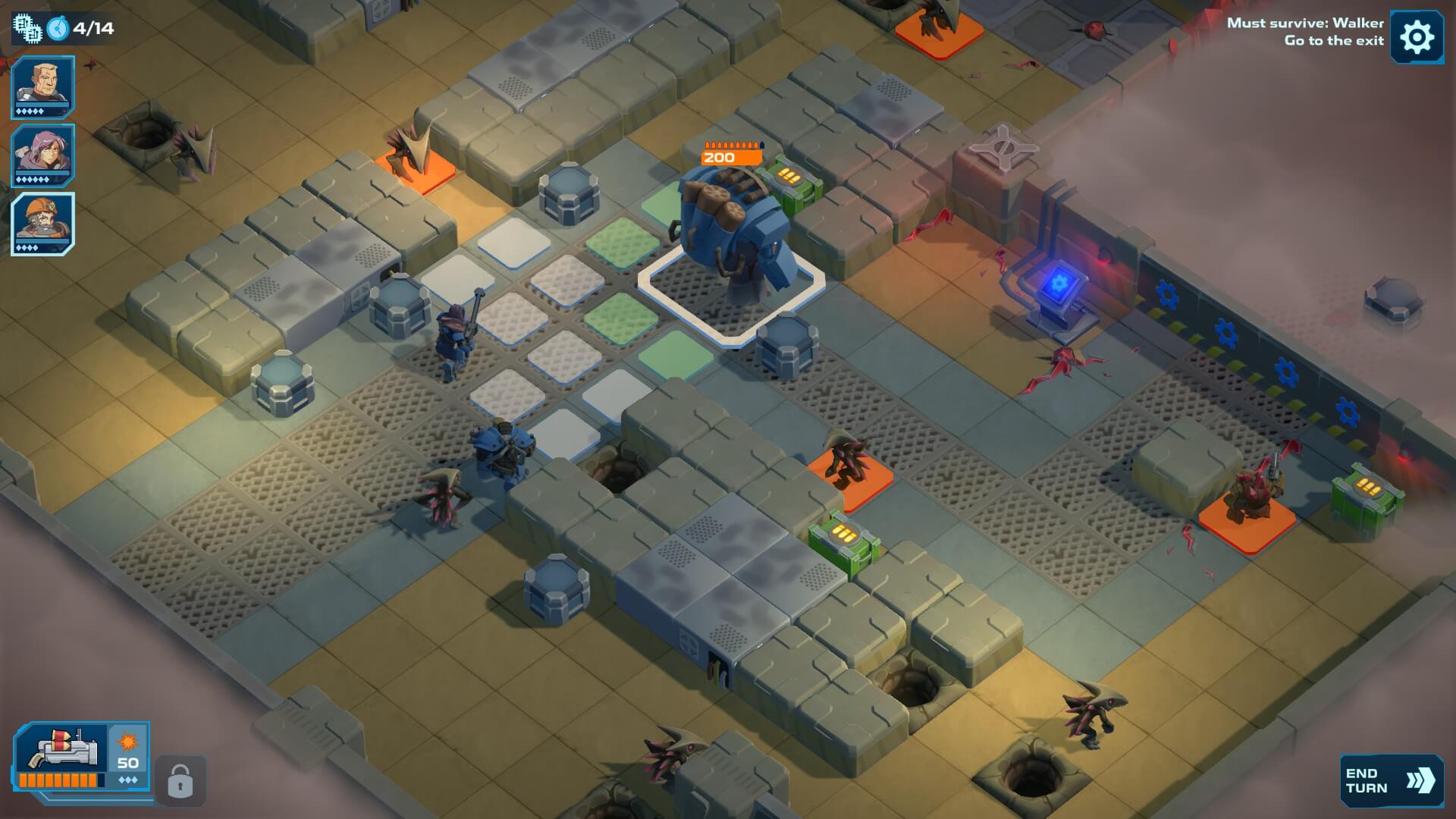
Task: Select the gray-haired soldier portrait
Action: tap(42, 86)
